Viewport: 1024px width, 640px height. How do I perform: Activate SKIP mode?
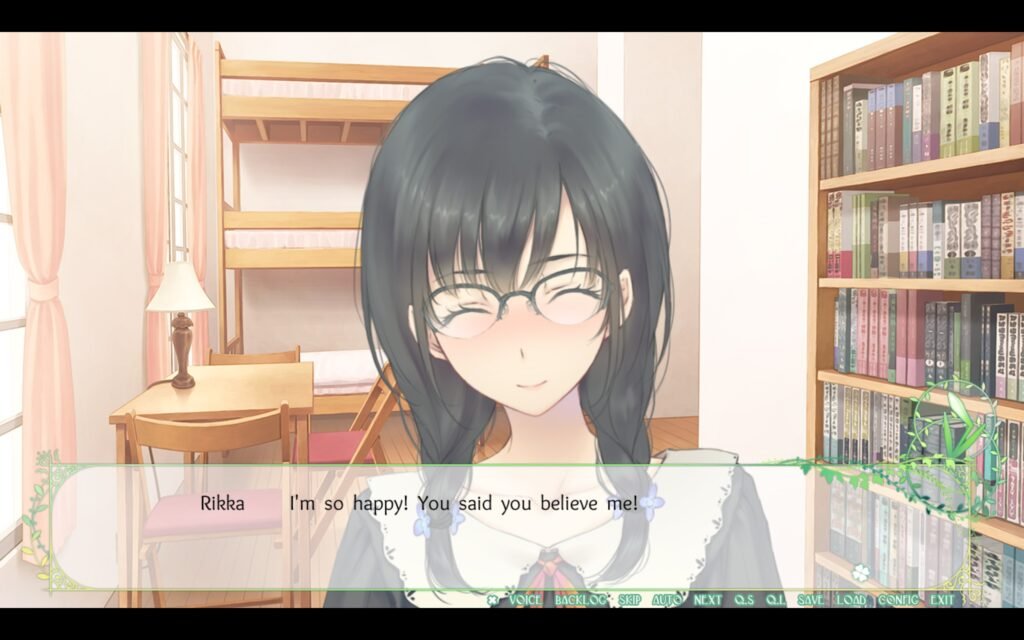[629, 600]
